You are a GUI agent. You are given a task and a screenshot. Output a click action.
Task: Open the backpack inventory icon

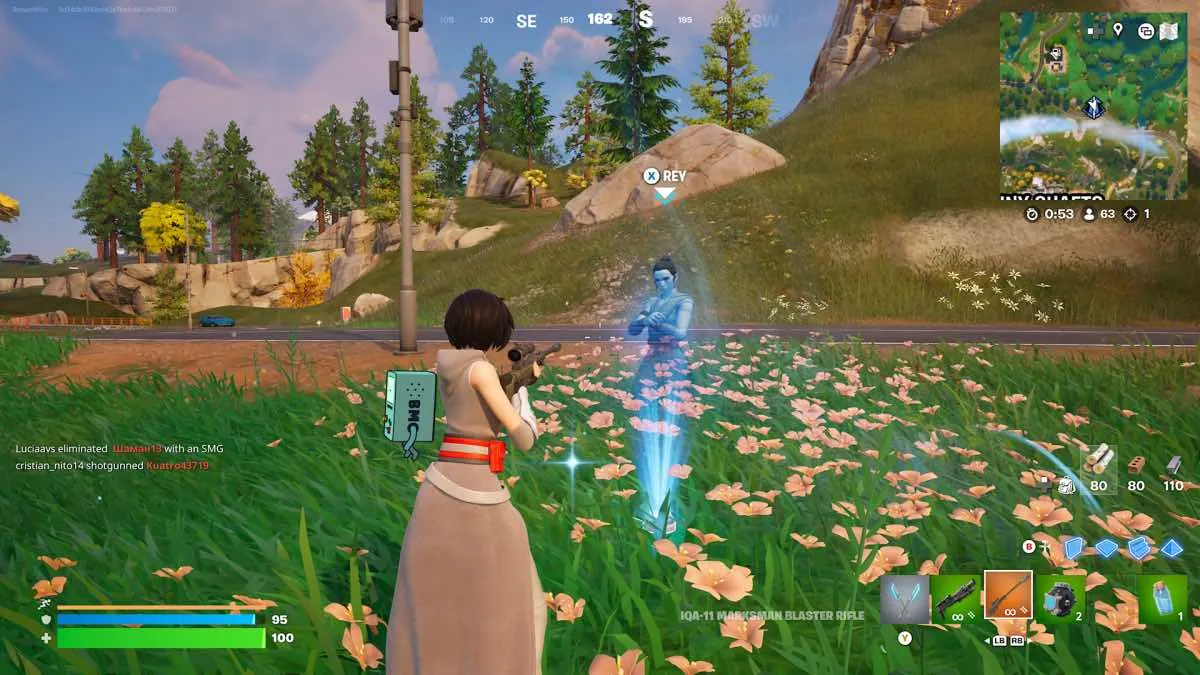pos(1067,485)
